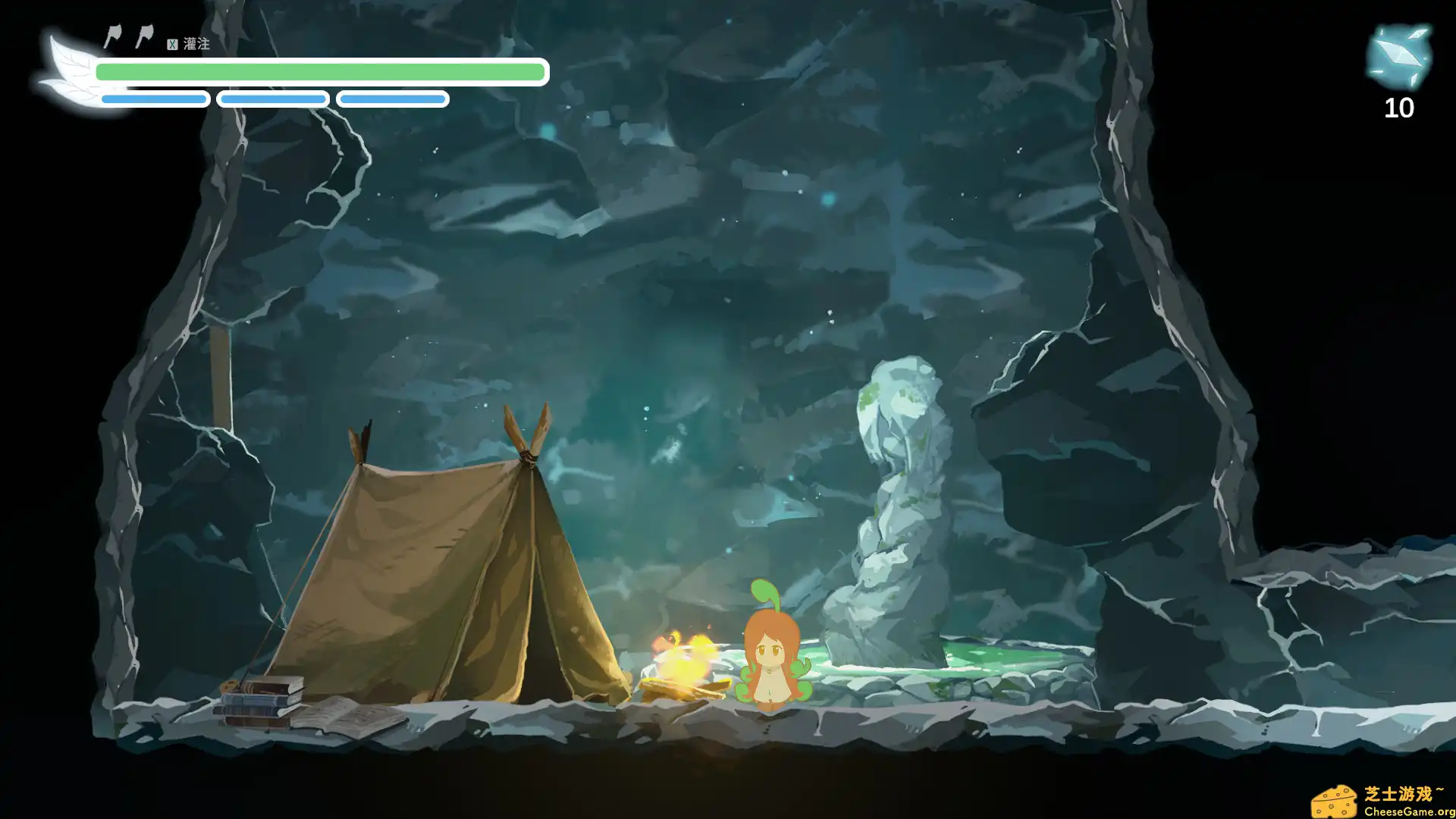Click the first blue stamina segment

pos(153,99)
